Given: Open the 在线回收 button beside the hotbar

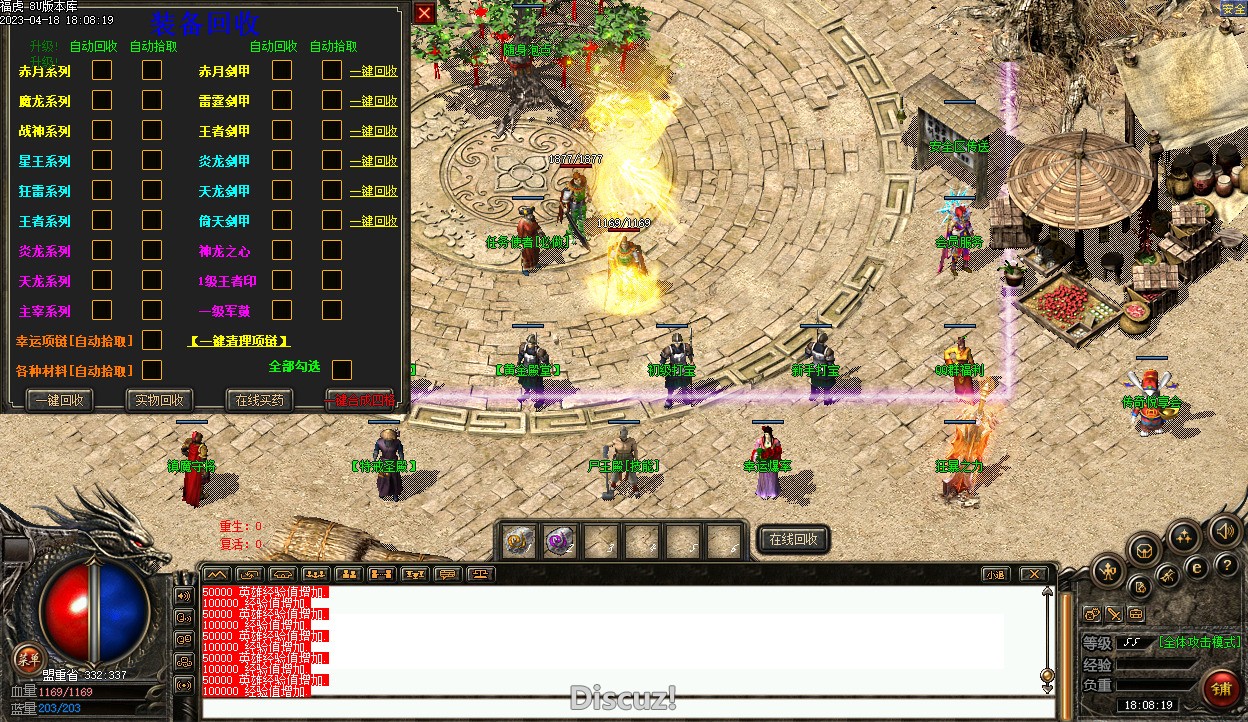Looking at the screenshot, I should tap(793, 539).
